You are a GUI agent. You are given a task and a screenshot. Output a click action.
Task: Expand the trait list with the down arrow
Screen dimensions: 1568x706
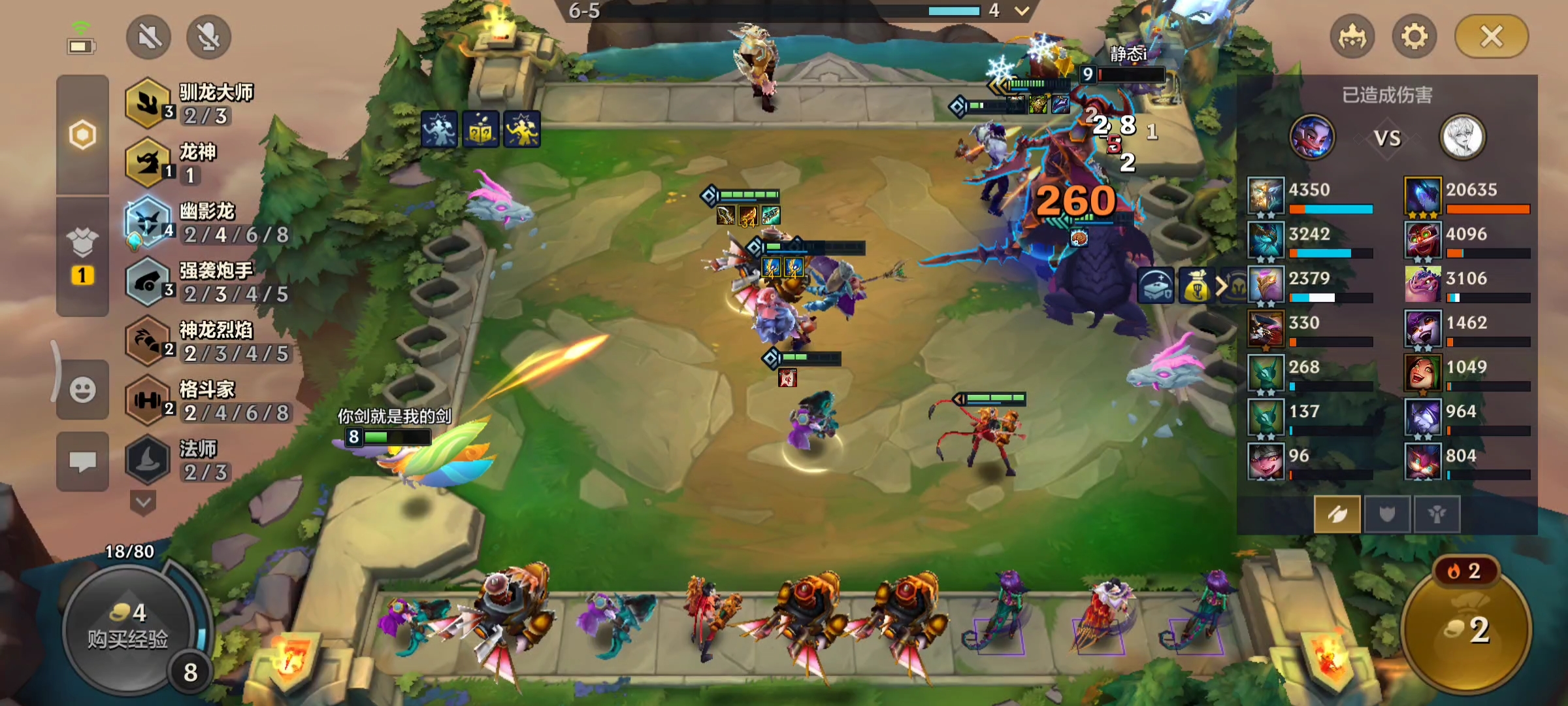coord(143,503)
